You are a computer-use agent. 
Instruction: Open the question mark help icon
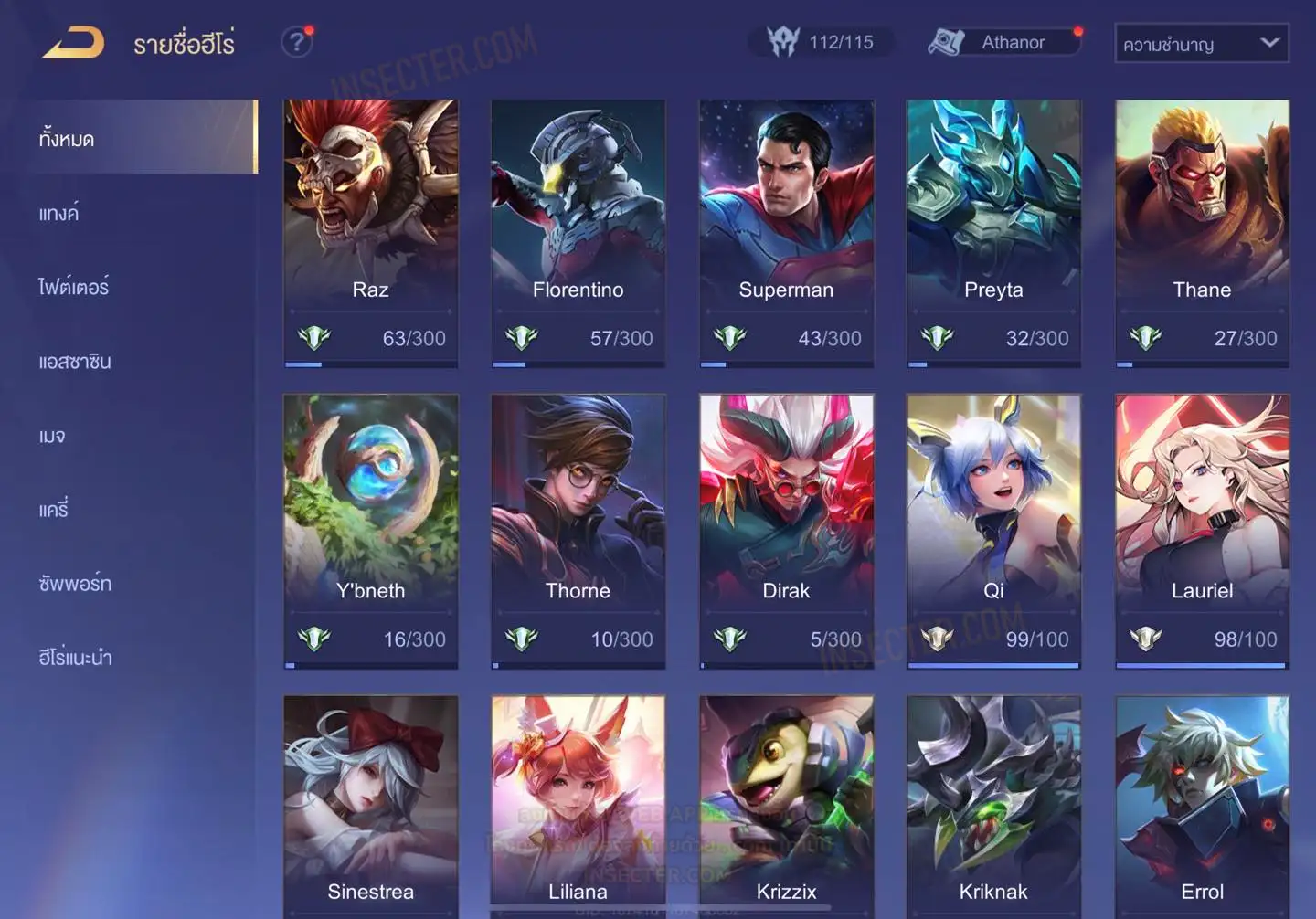click(x=296, y=42)
